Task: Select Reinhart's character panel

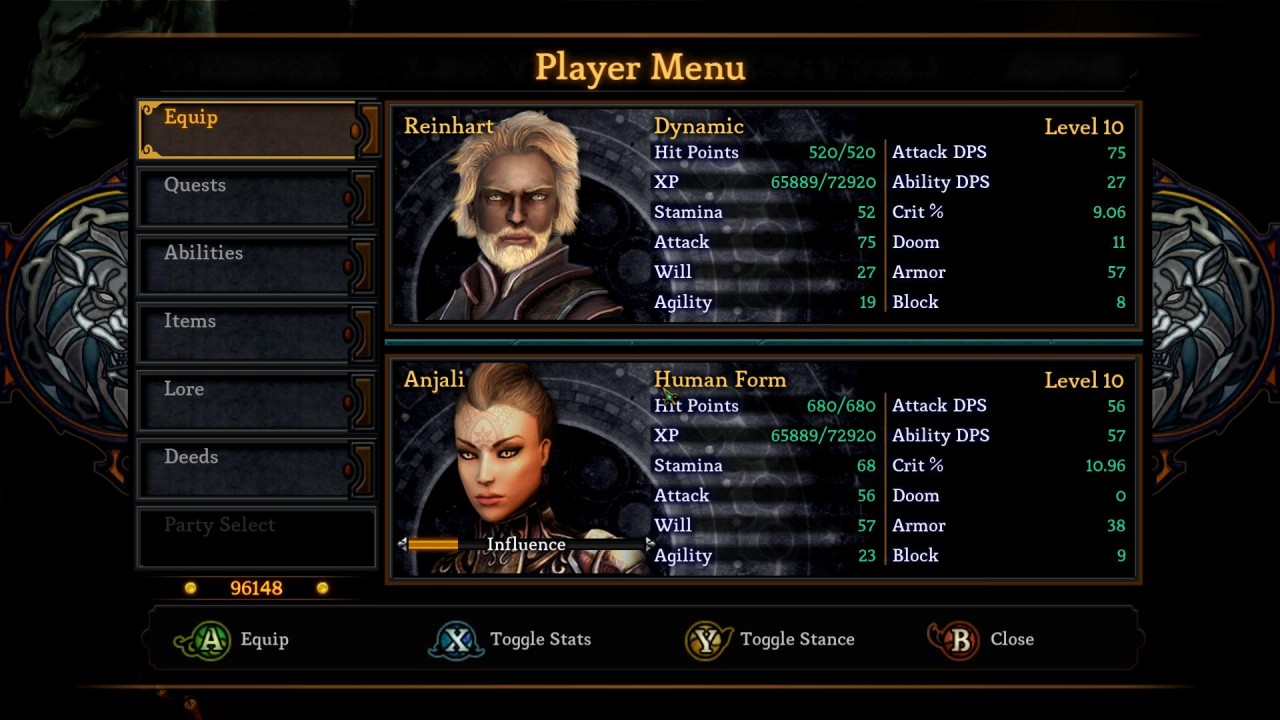Action: (762, 215)
